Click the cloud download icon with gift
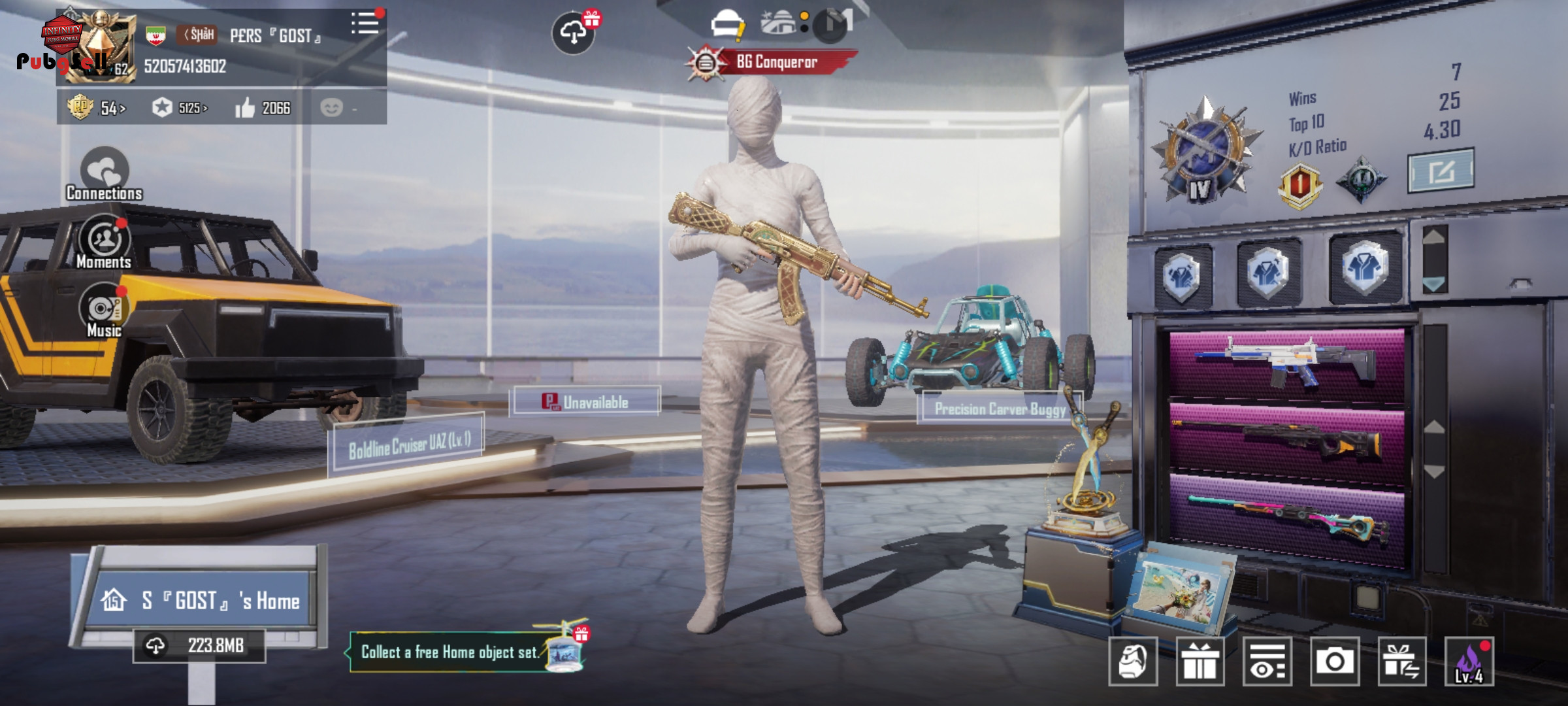Image resolution: width=1568 pixels, height=706 pixels. tap(574, 32)
